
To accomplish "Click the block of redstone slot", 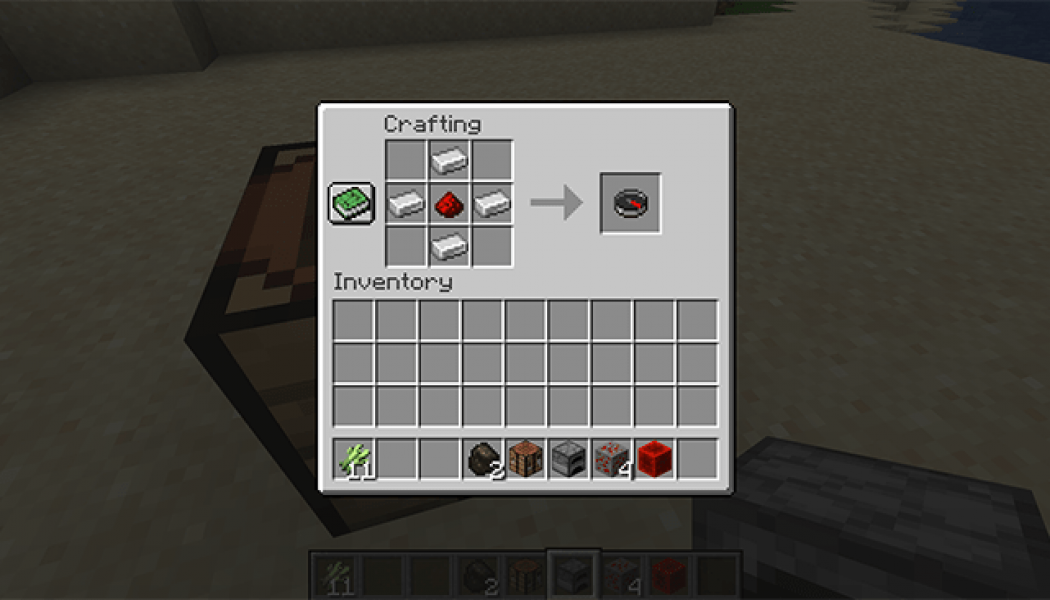I will 655,460.
